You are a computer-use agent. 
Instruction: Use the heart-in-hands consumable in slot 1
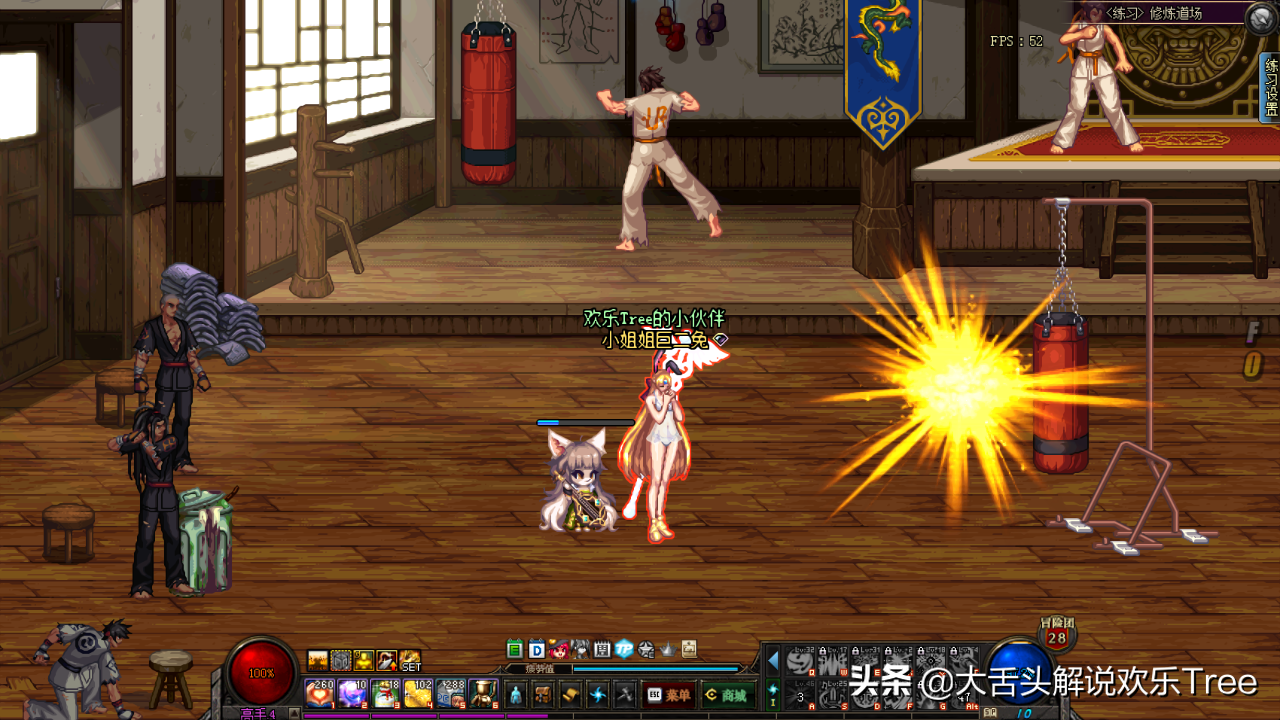[319, 693]
